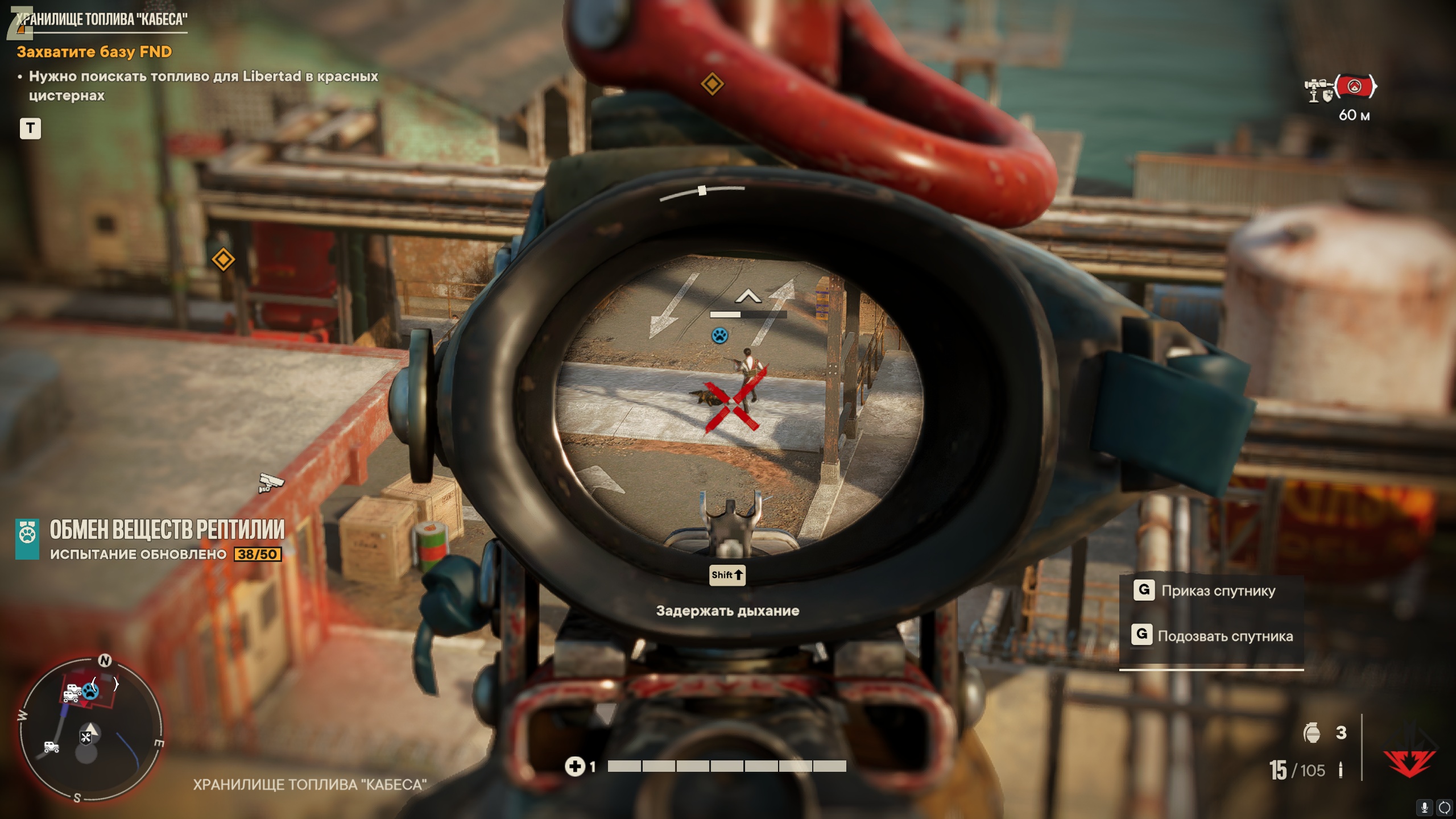Screen dimensions: 1456x819
Task: Select the "Захватите базу FND" objective tracker
Action: click(94, 52)
